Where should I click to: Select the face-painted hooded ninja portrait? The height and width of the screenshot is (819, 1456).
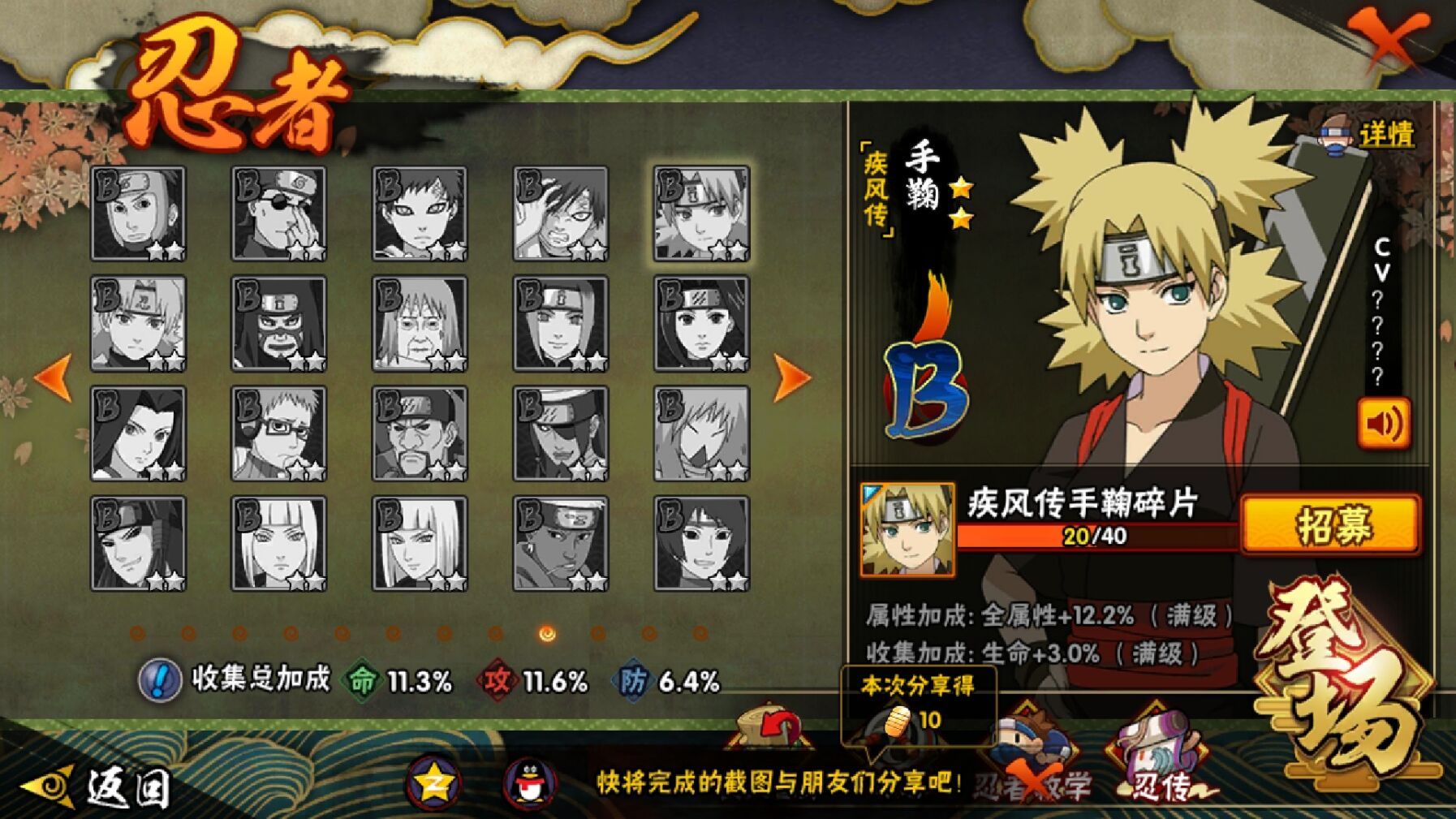[x=278, y=323]
